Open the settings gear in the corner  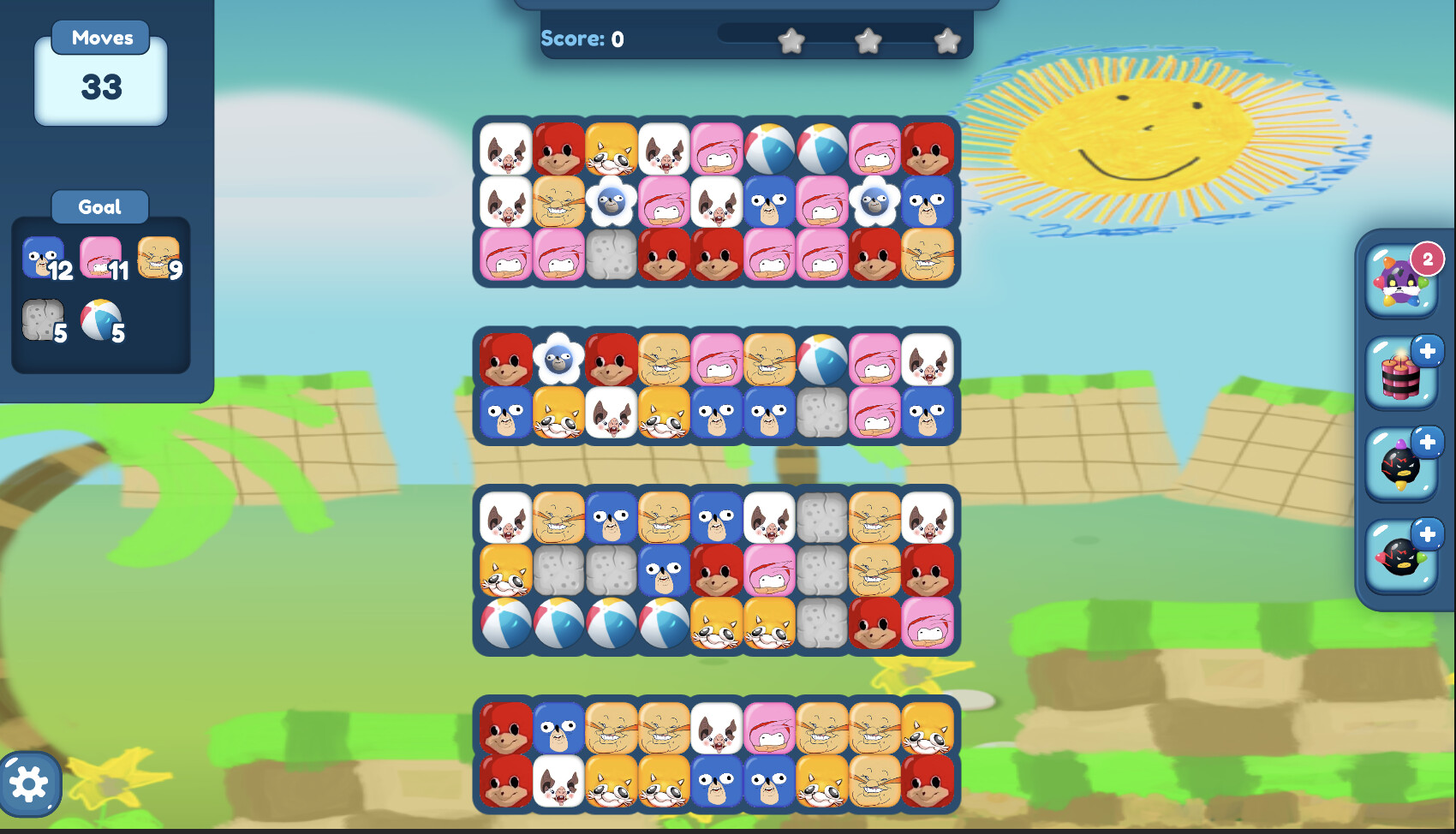[32, 782]
